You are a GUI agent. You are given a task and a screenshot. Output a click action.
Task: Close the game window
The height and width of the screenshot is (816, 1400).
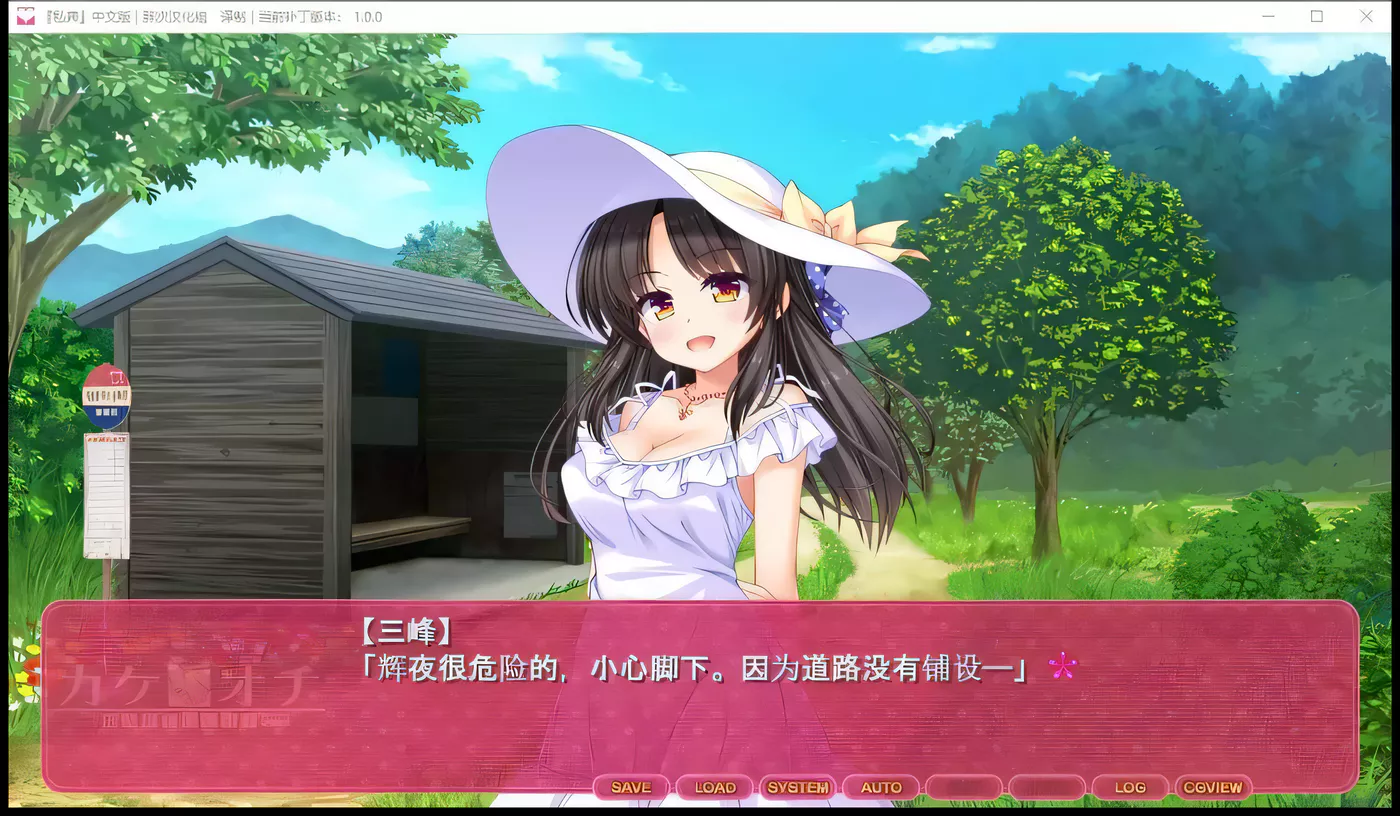point(1366,16)
